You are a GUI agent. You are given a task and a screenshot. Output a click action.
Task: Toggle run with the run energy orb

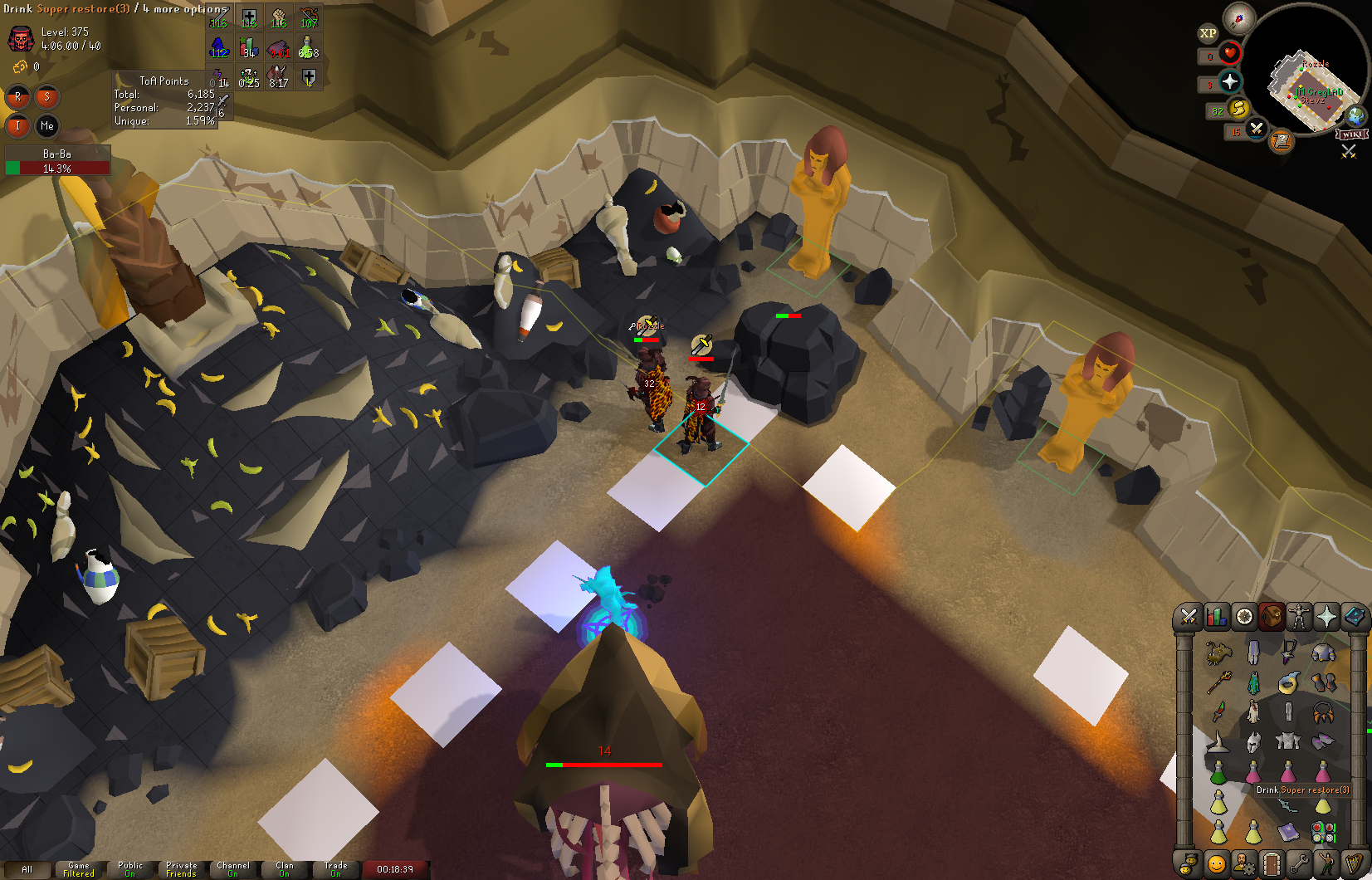[1238, 108]
